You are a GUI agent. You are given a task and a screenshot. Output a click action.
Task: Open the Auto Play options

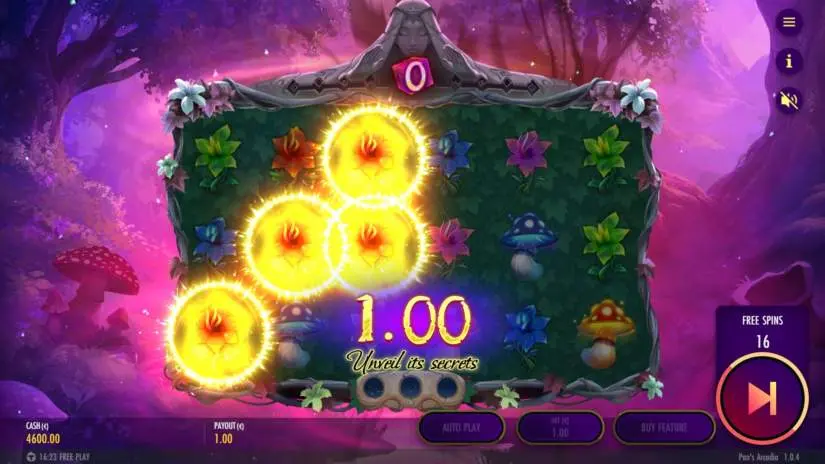pos(463,427)
